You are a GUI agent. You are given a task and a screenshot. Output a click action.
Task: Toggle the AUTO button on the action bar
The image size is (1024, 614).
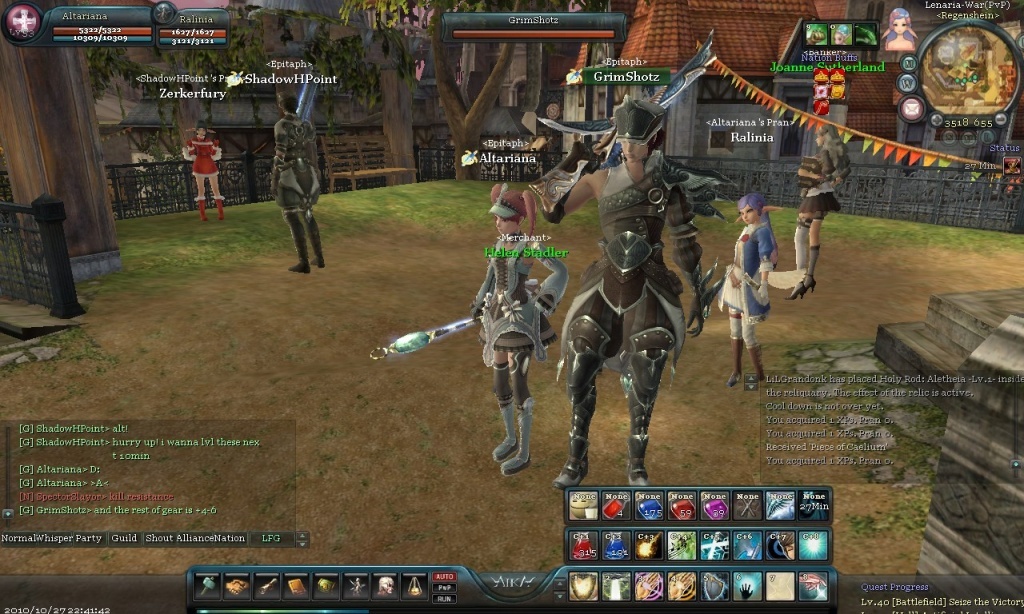pyautogui.click(x=444, y=577)
